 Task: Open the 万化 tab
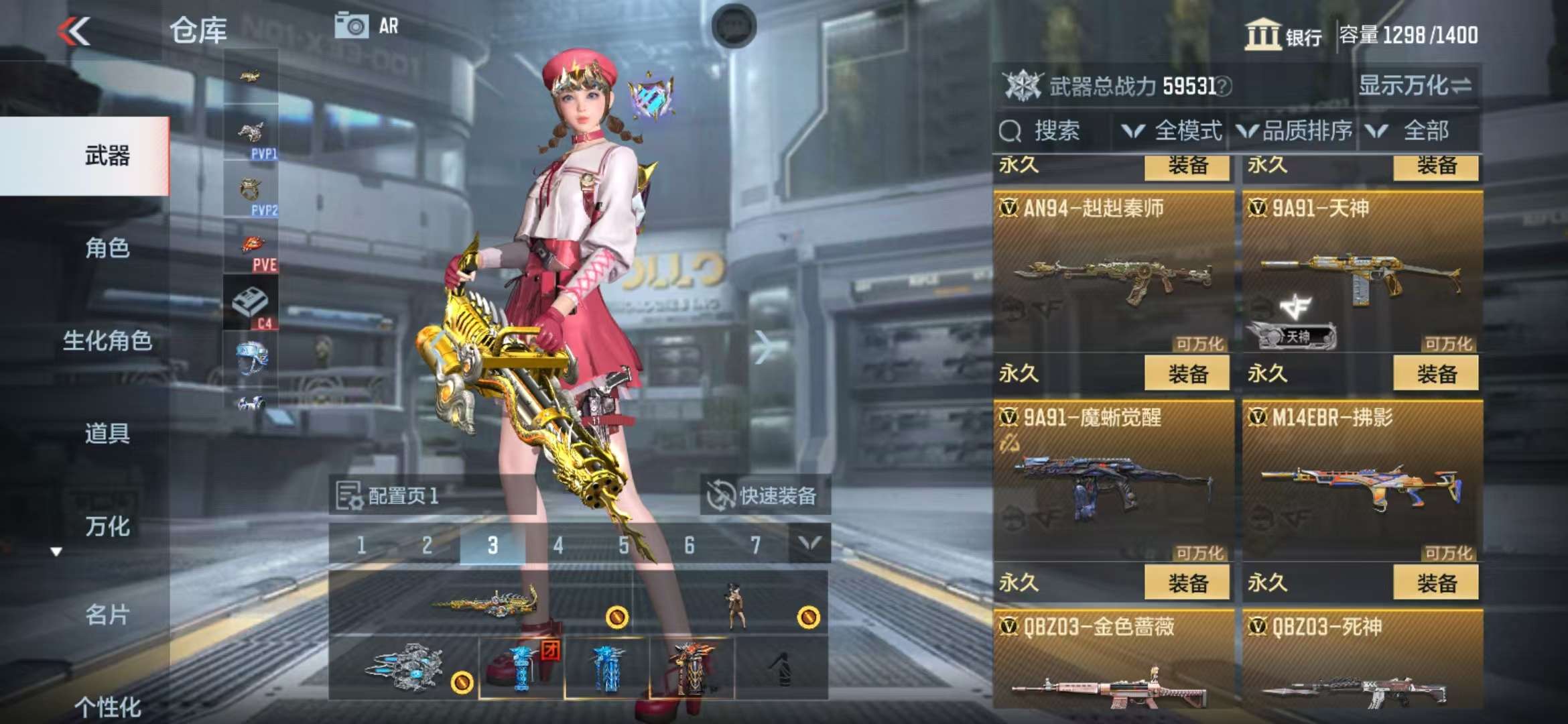click(107, 526)
